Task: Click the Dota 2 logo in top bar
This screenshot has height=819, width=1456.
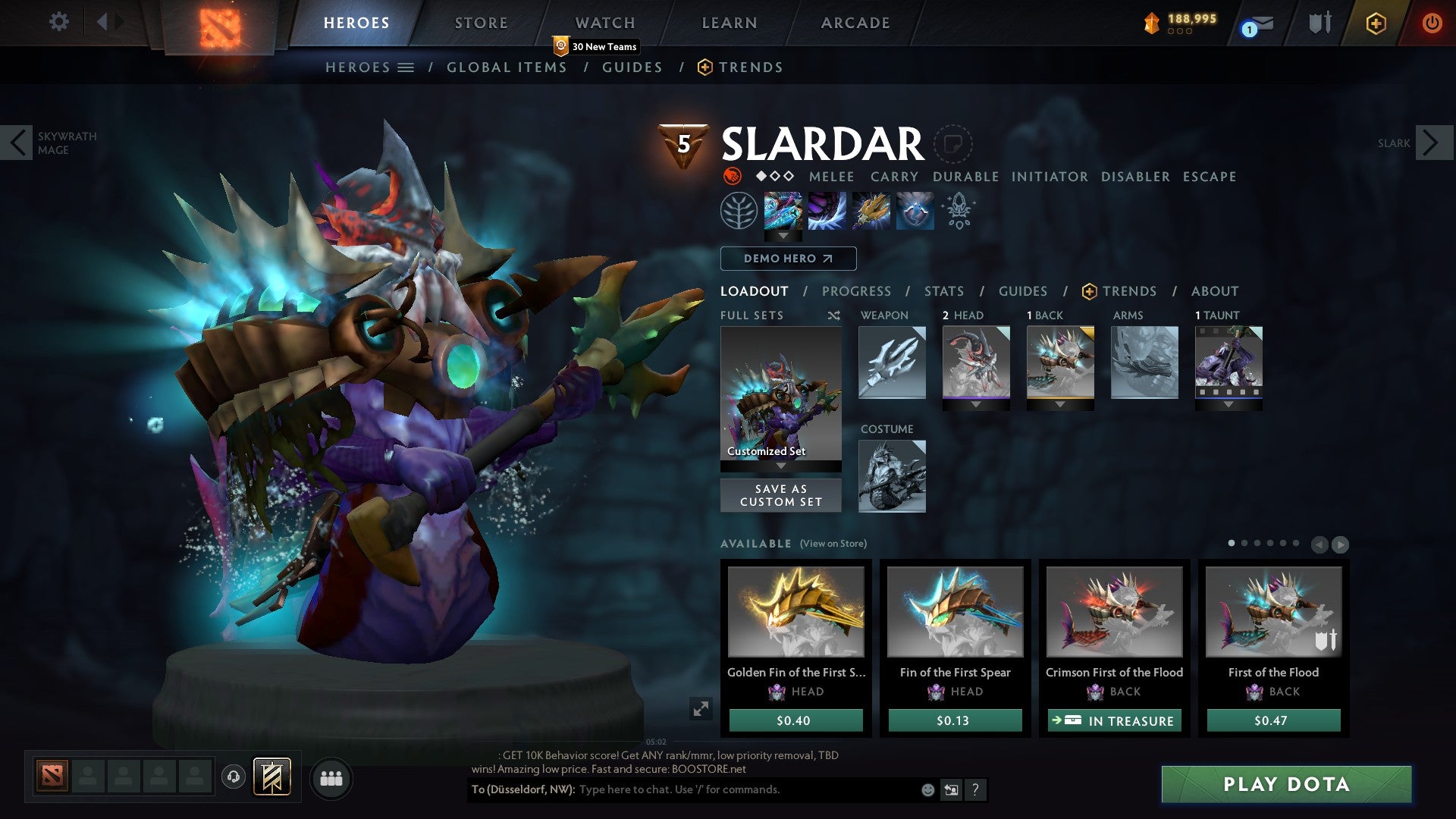Action: click(220, 23)
